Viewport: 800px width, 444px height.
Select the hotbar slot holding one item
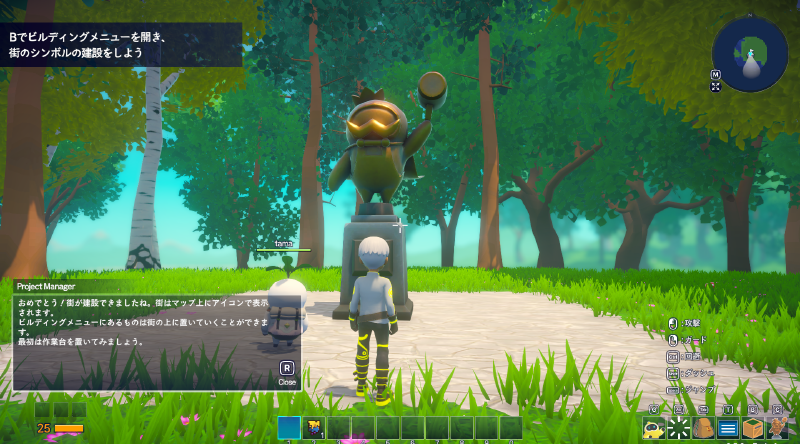[x=313, y=428]
